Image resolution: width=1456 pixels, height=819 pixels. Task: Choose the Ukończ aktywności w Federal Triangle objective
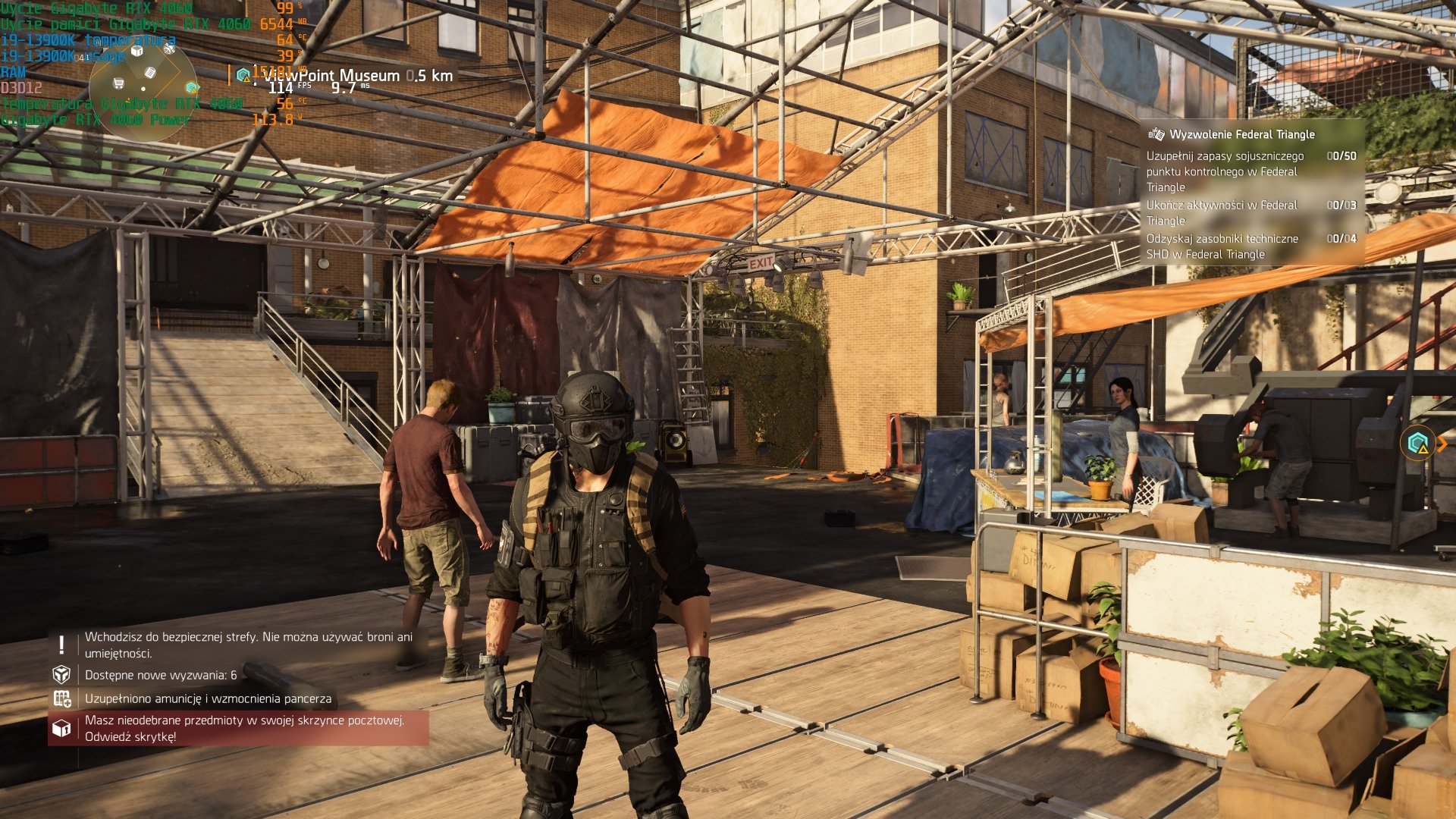click(1222, 212)
